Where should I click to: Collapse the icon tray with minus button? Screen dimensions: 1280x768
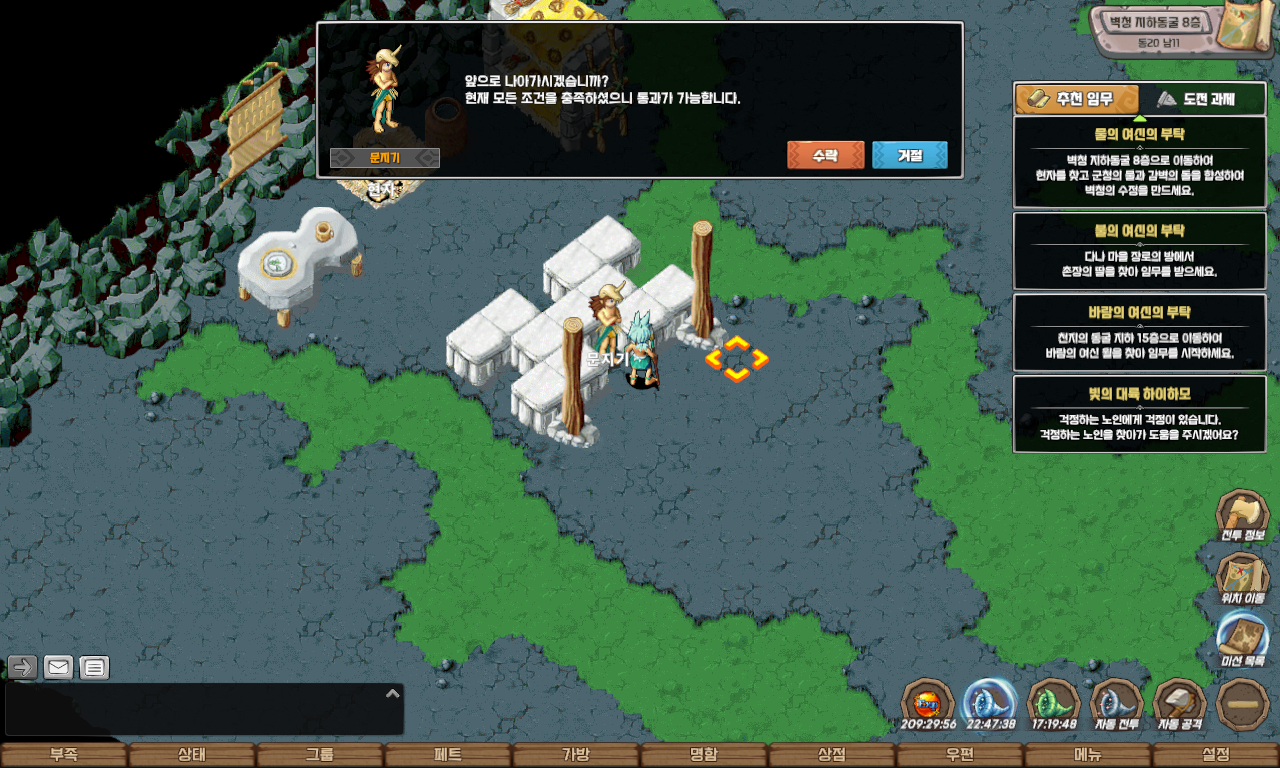tap(1243, 704)
